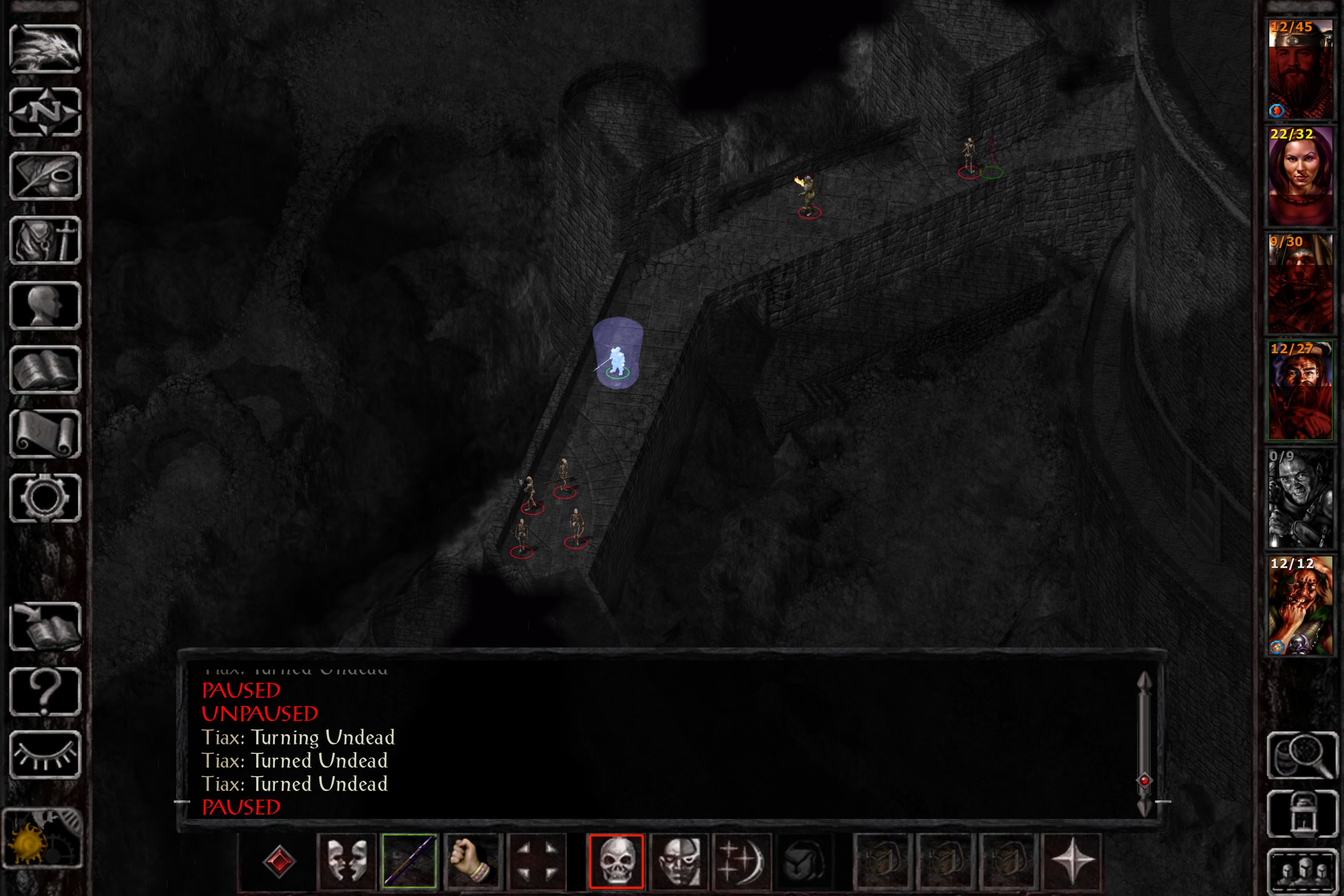Open the inventory screen
This screenshot has width=1344, height=896.
(x=45, y=241)
